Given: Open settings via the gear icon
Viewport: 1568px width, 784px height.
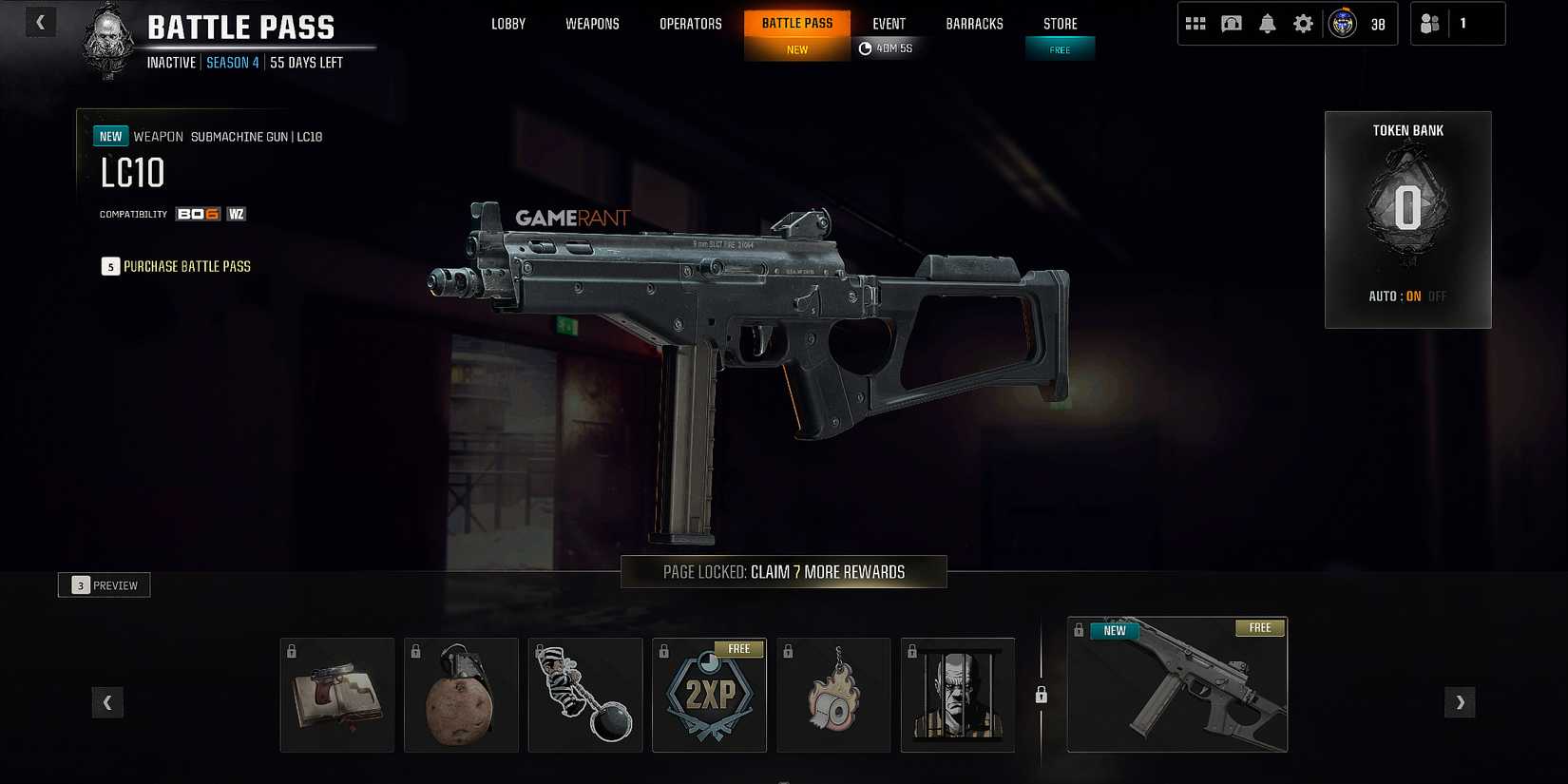Looking at the screenshot, I should [x=1303, y=23].
